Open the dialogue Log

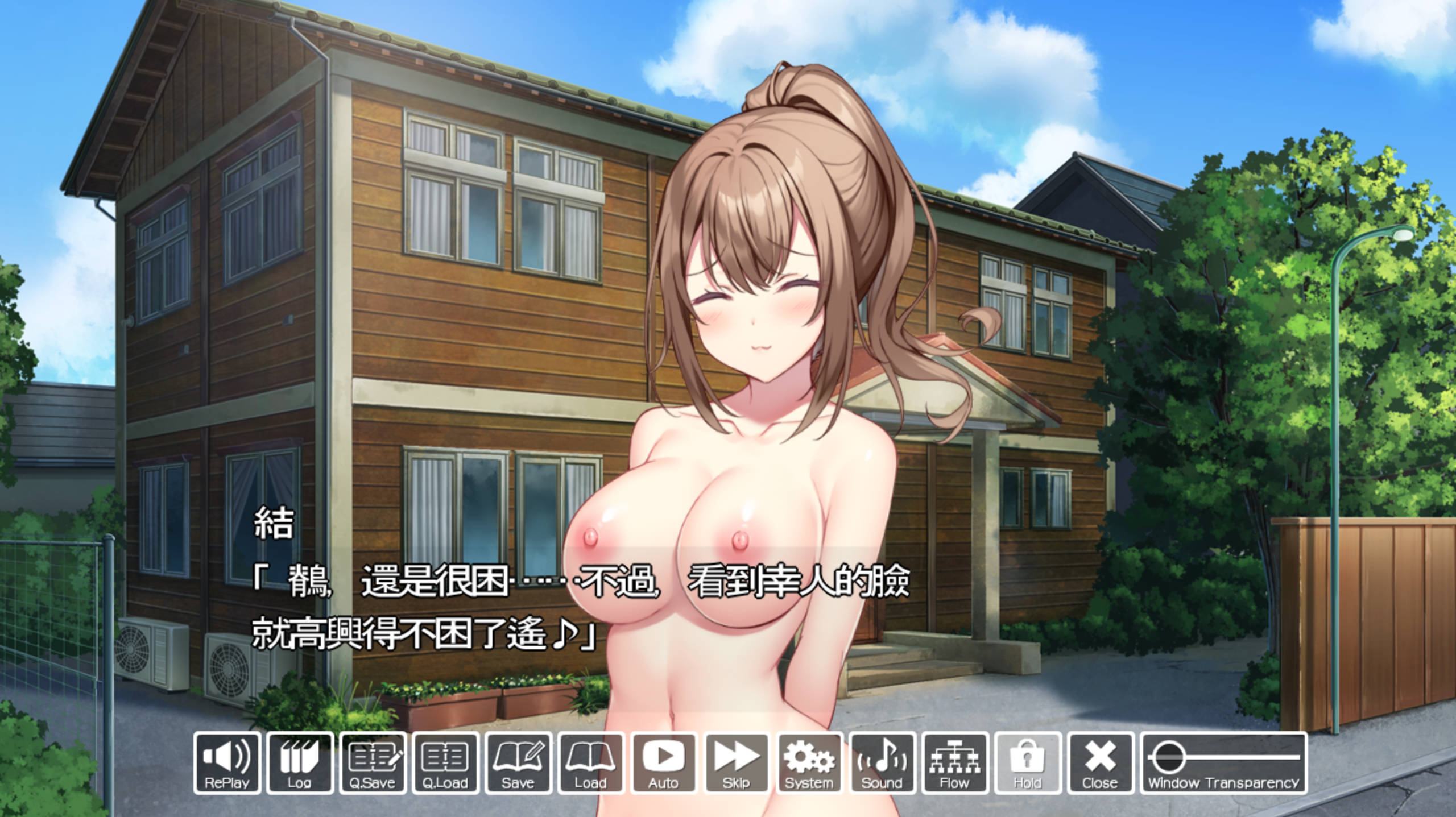(x=299, y=762)
